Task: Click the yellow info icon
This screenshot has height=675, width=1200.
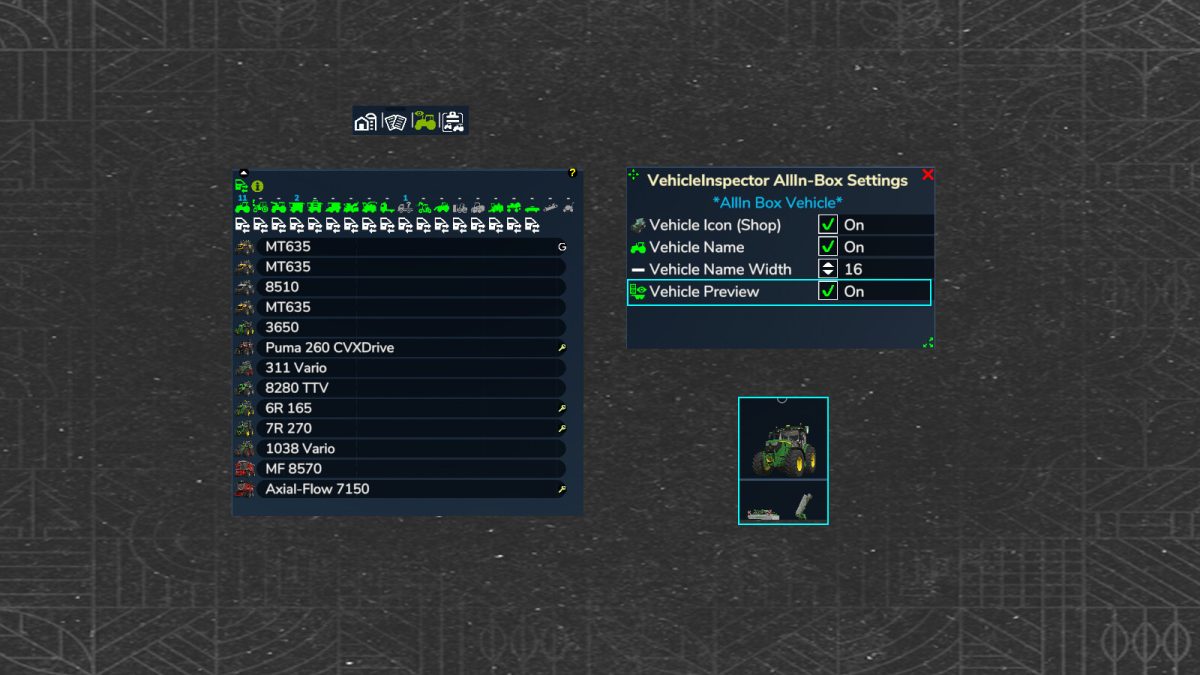Action: pyautogui.click(x=257, y=186)
